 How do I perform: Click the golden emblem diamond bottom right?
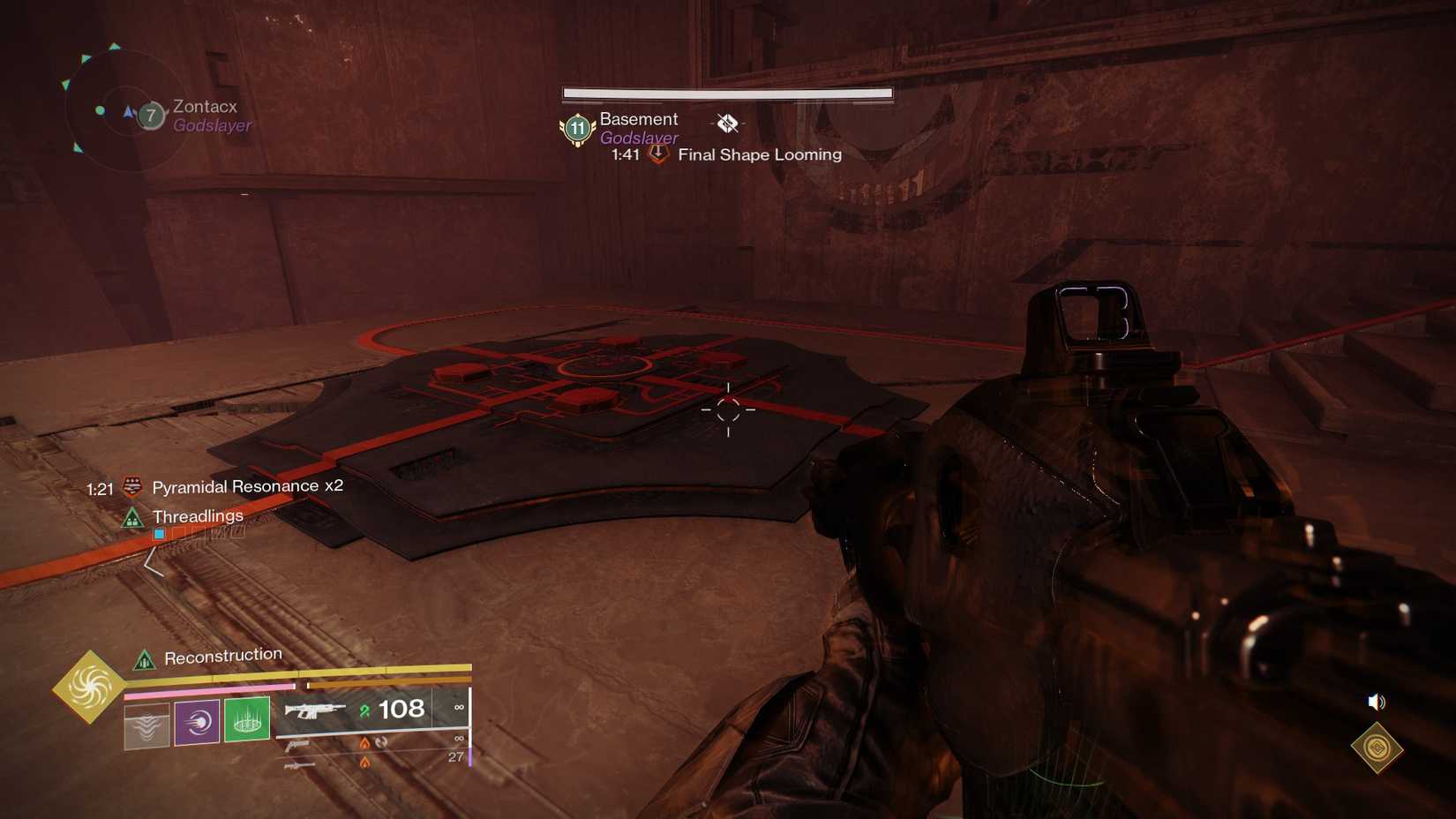1377,747
